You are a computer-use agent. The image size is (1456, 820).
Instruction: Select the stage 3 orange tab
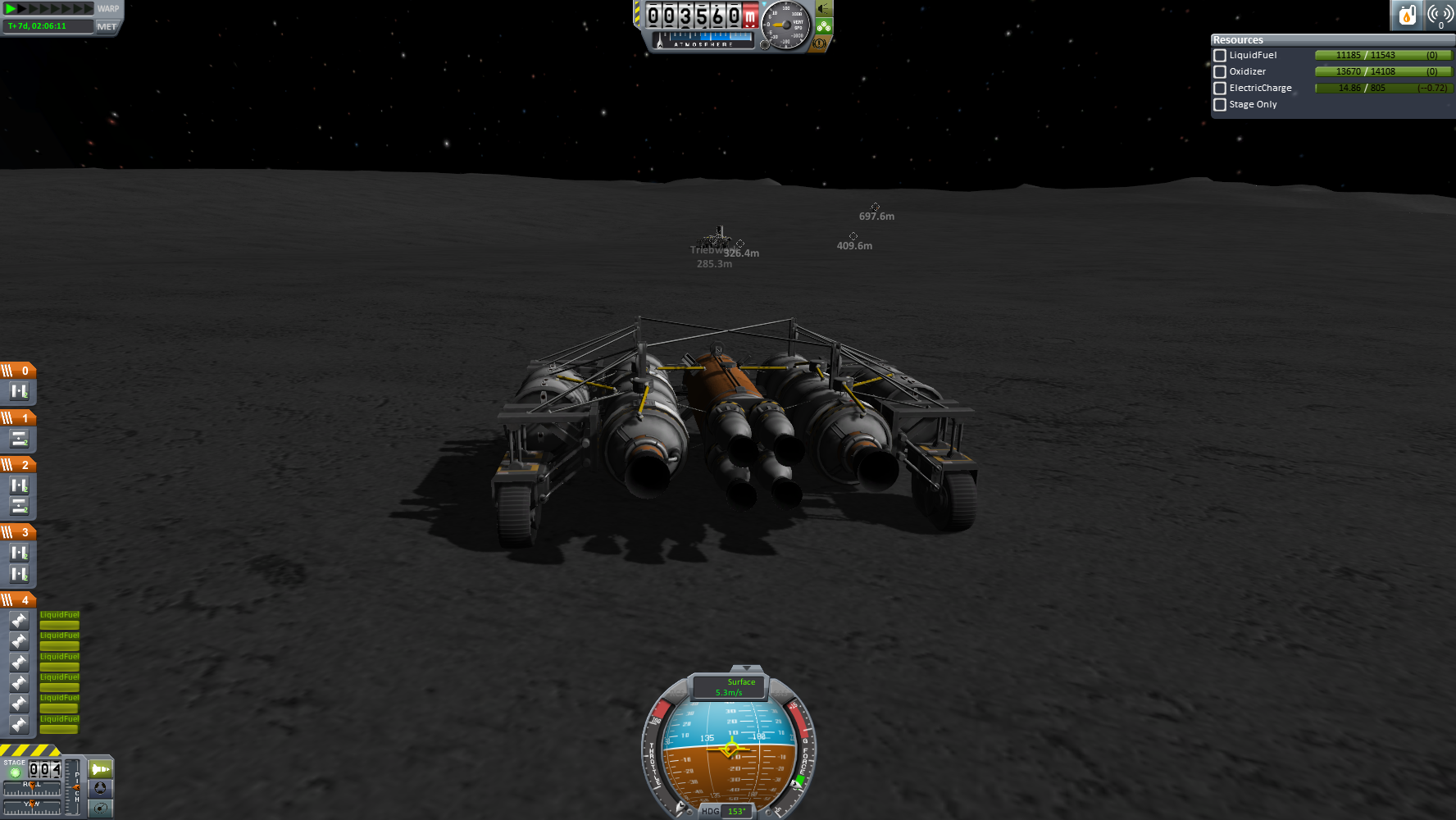click(x=18, y=532)
